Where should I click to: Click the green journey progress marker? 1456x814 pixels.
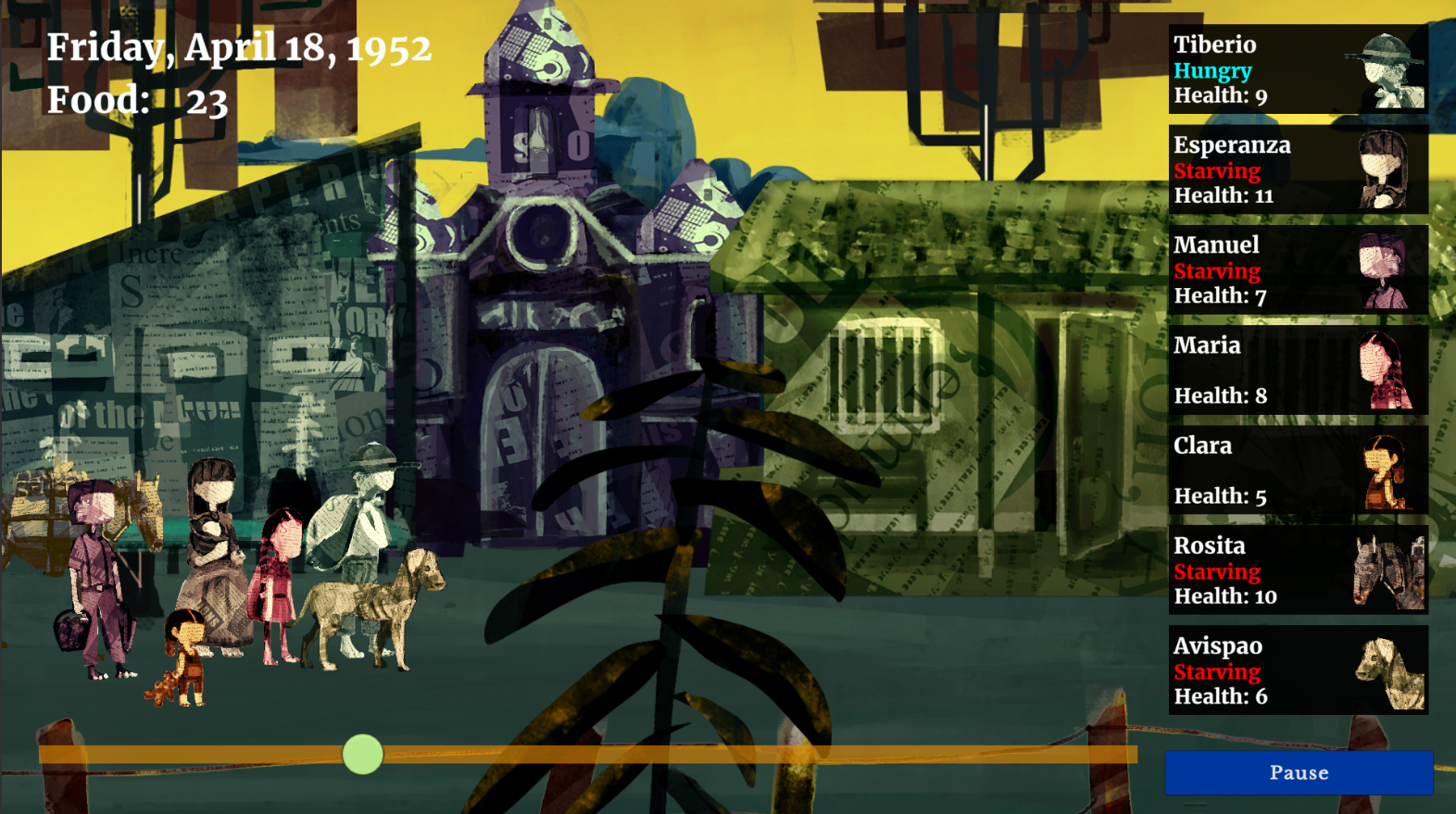click(x=362, y=755)
